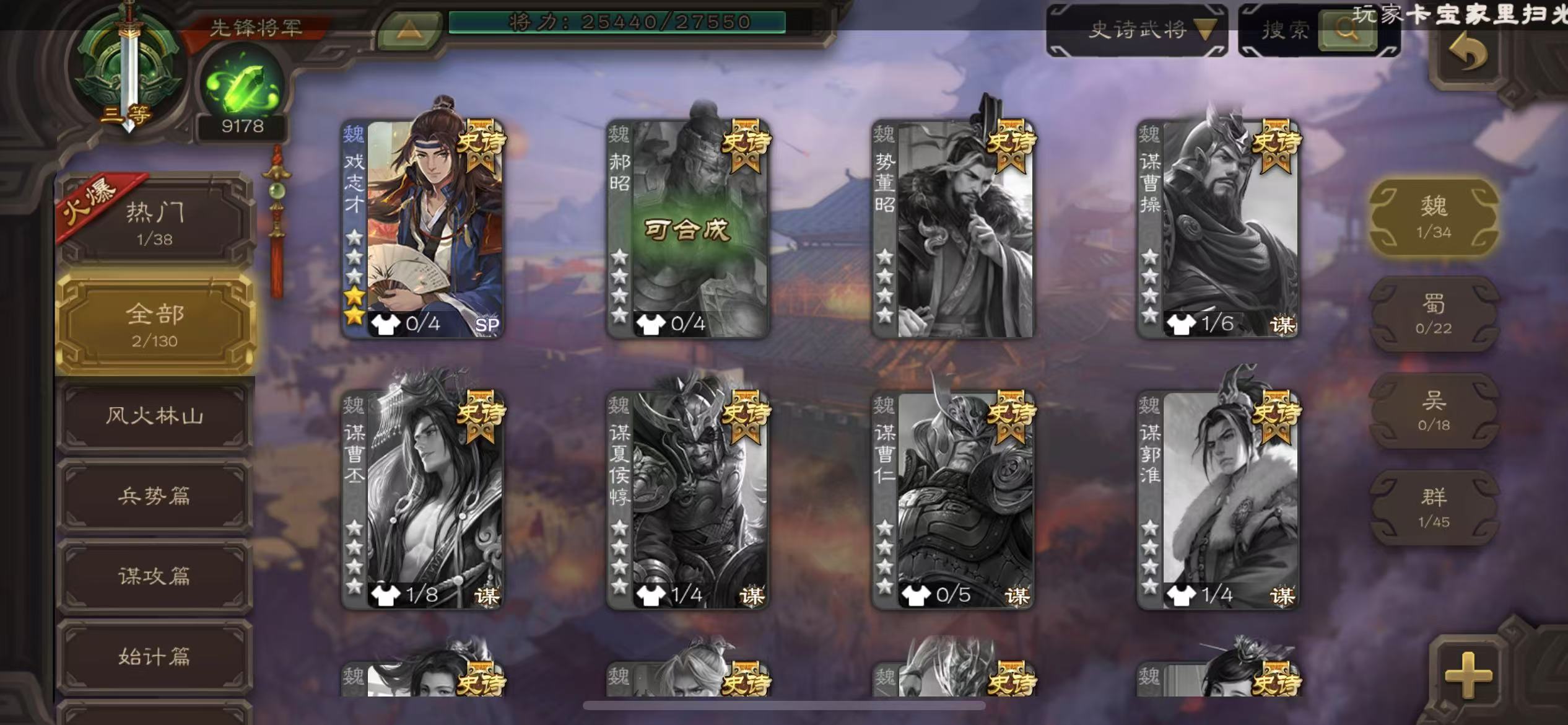1568x725 pixels.
Task: Open the 始计篇 category
Action: [x=155, y=657]
